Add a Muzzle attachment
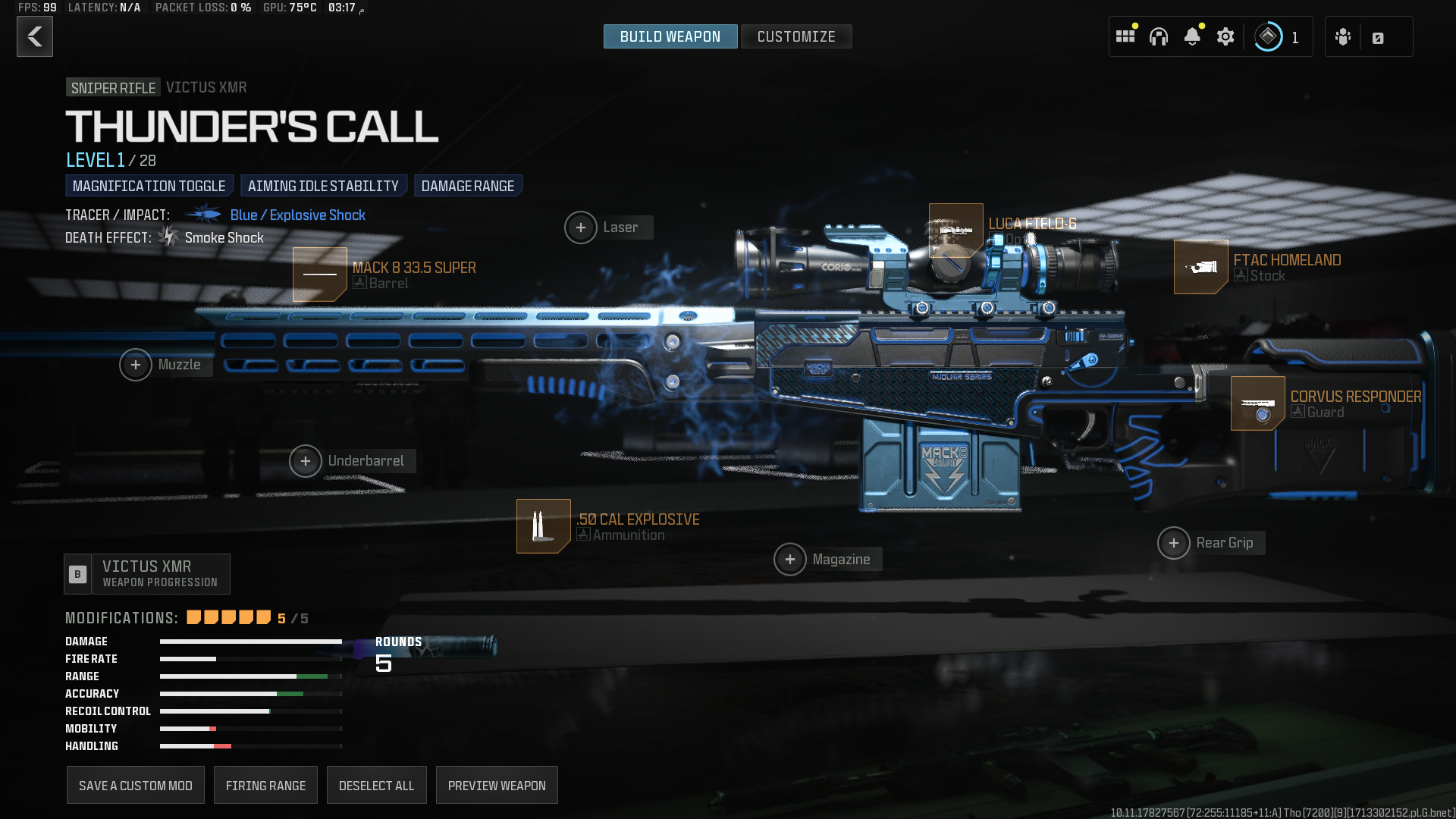1456x819 pixels. [136, 365]
